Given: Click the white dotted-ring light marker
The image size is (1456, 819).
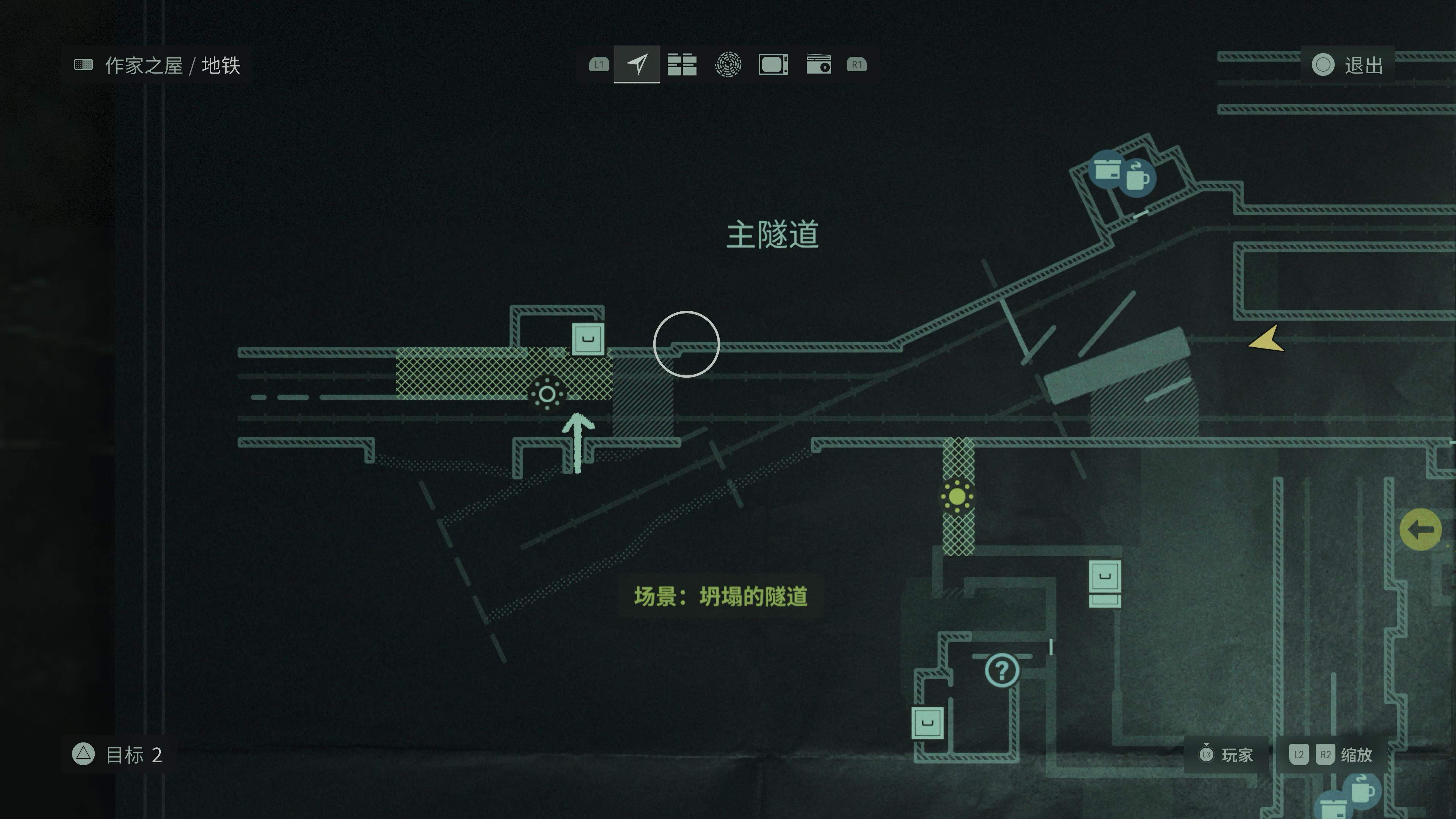Looking at the screenshot, I should click(546, 394).
